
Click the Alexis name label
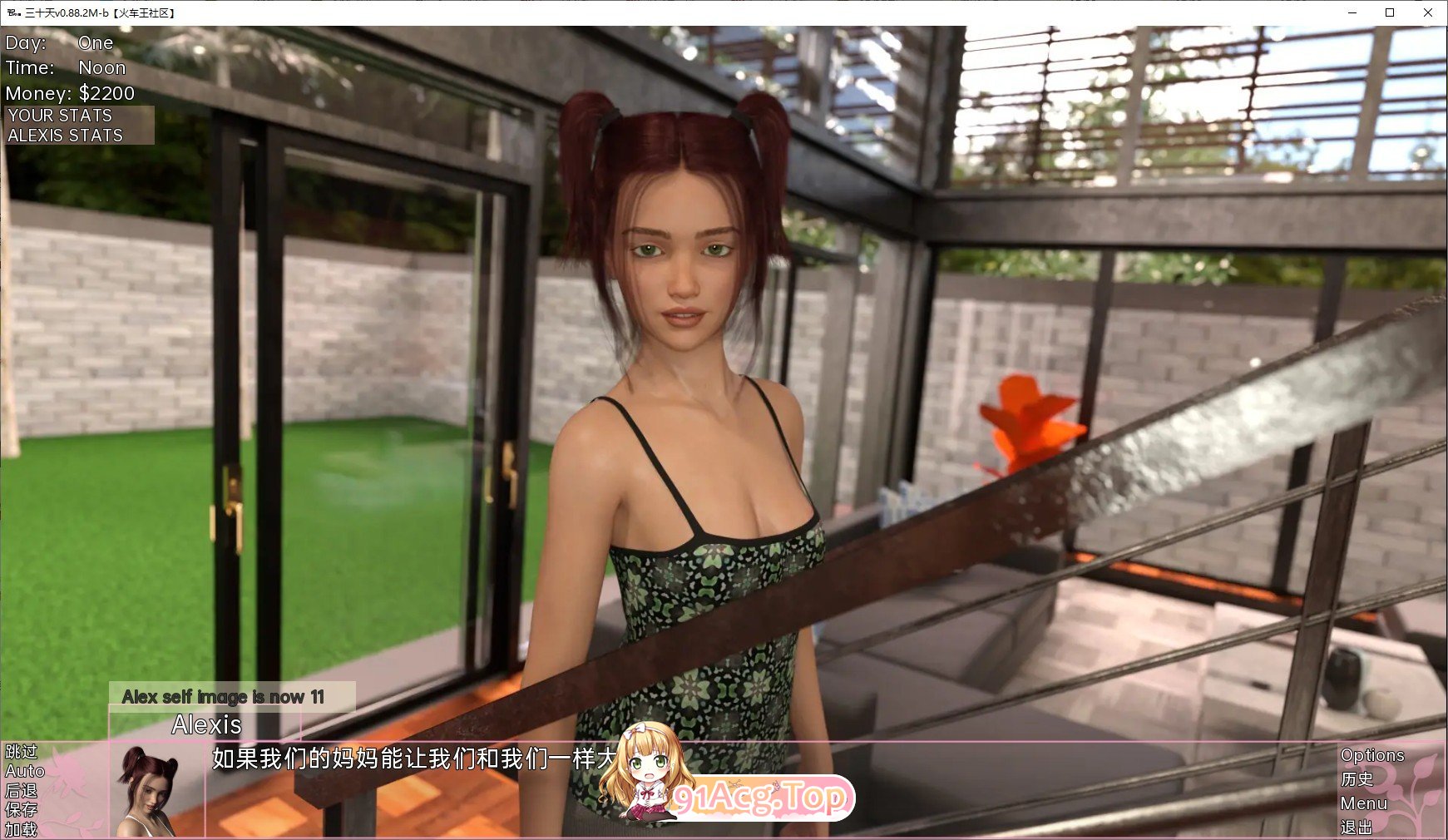[x=206, y=724]
